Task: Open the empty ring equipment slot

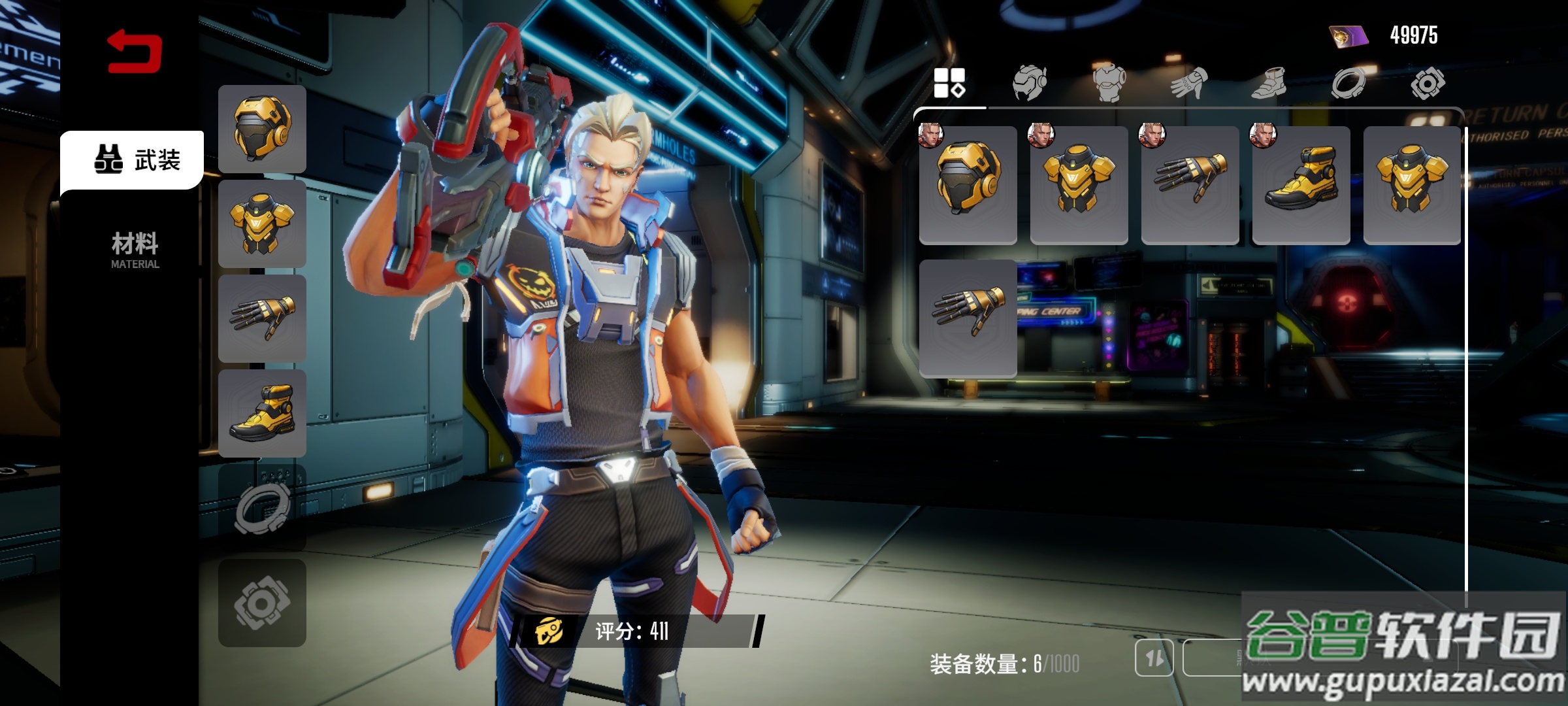Action: [262, 508]
